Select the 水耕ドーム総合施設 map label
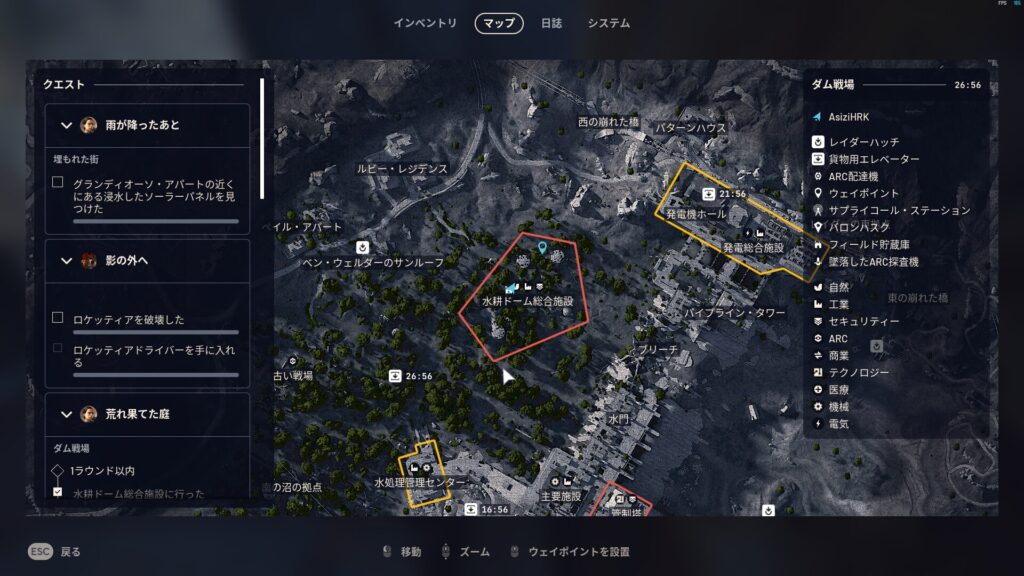Viewport: 1024px width, 576px height. coord(527,300)
